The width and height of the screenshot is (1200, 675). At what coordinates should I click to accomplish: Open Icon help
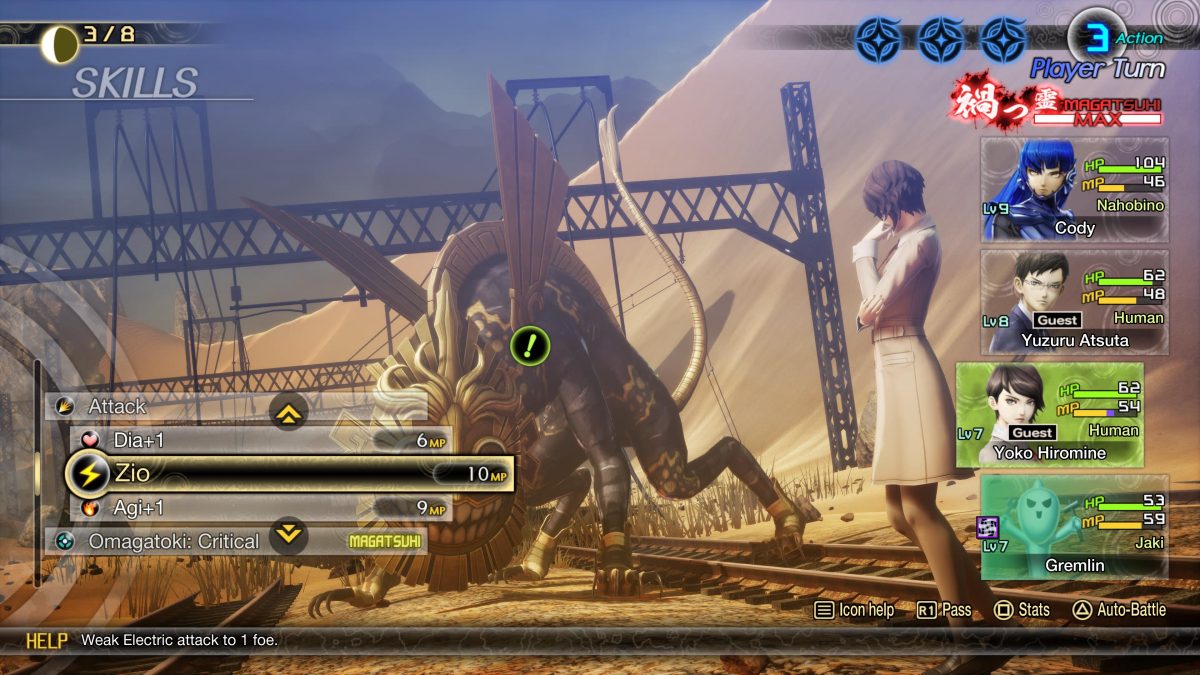tap(854, 610)
